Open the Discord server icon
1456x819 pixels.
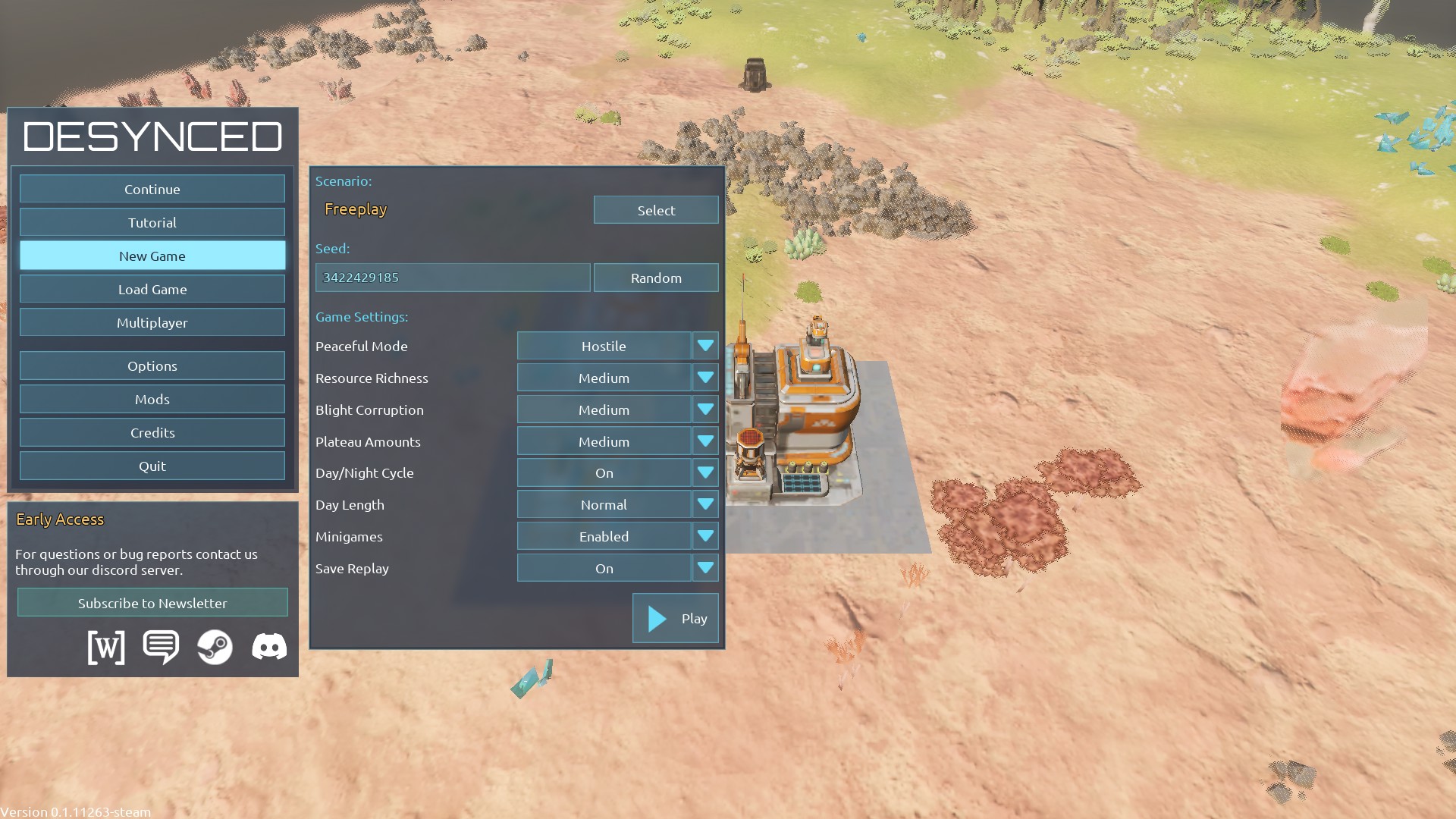click(269, 647)
